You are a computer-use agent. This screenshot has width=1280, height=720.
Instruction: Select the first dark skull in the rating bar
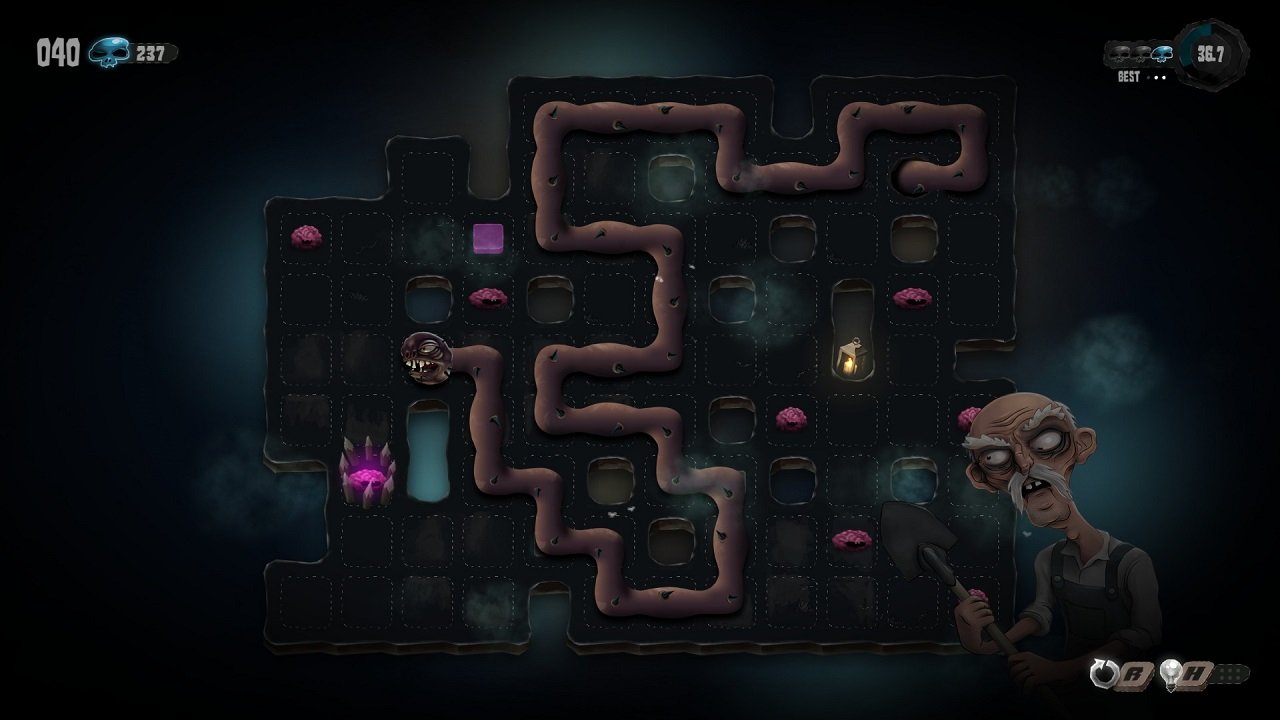[1119, 53]
